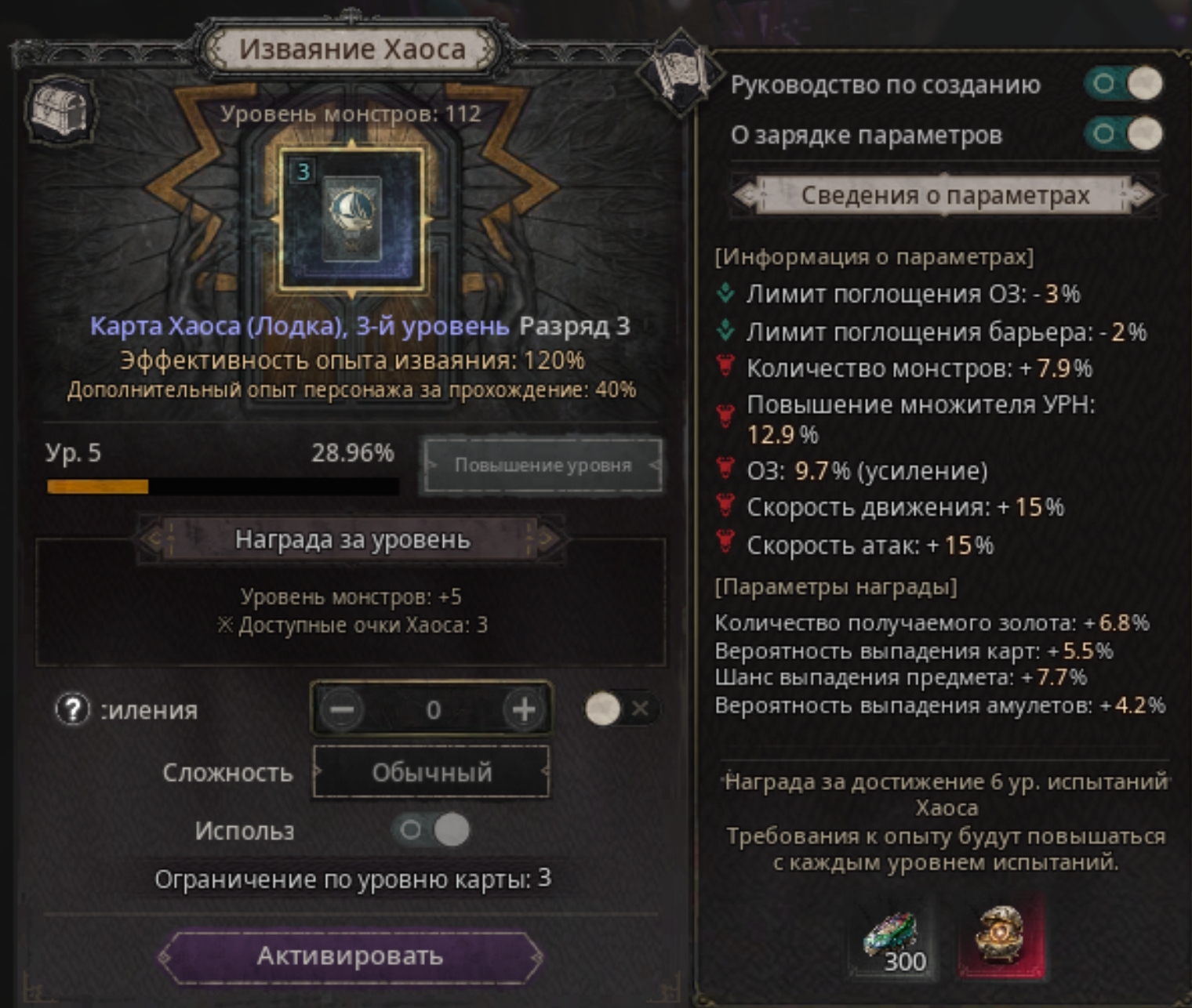Inspect the 300 crystal reward item

click(892, 939)
